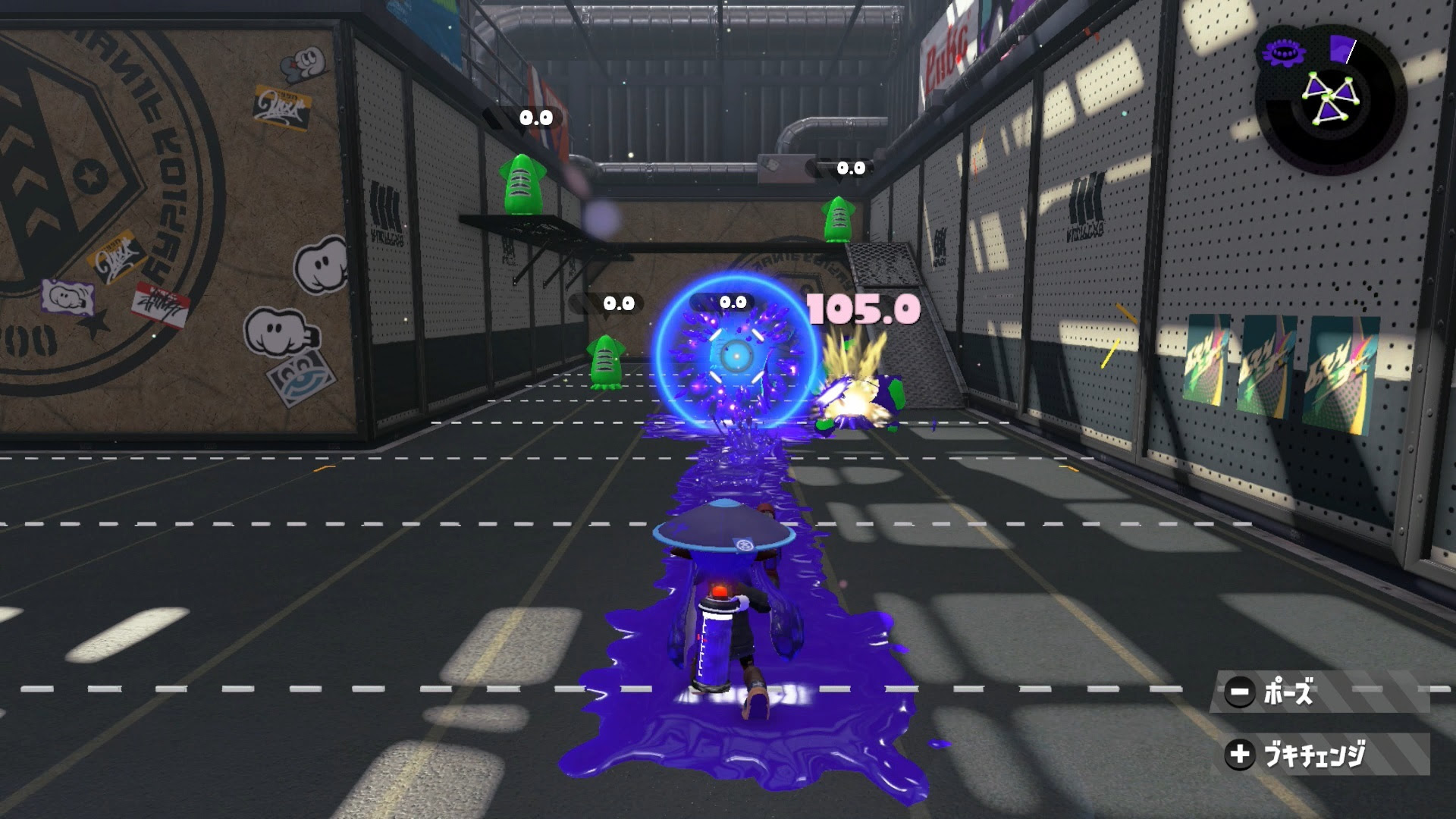Click the 0.0 damage tag on the ramp target
The image size is (1456, 819).
852,168
